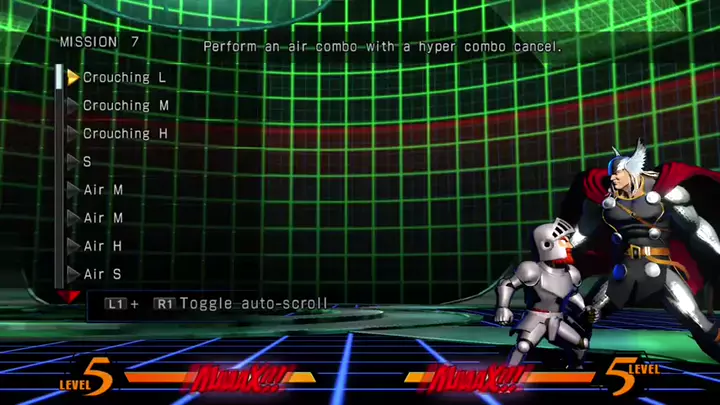Choose the Crouching M step

click(125, 106)
